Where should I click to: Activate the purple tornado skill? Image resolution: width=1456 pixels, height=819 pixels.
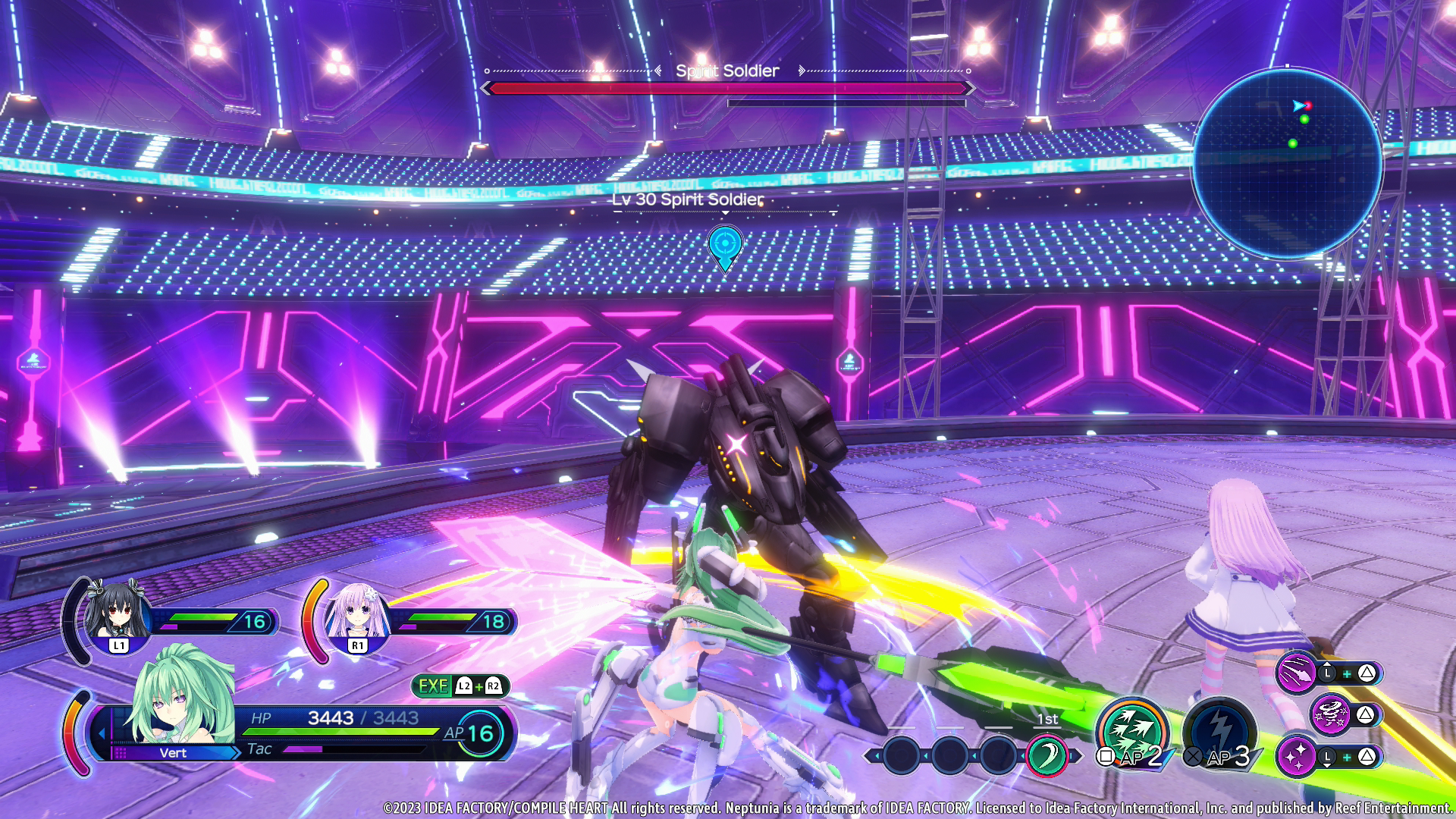click(x=1331, y=714)
